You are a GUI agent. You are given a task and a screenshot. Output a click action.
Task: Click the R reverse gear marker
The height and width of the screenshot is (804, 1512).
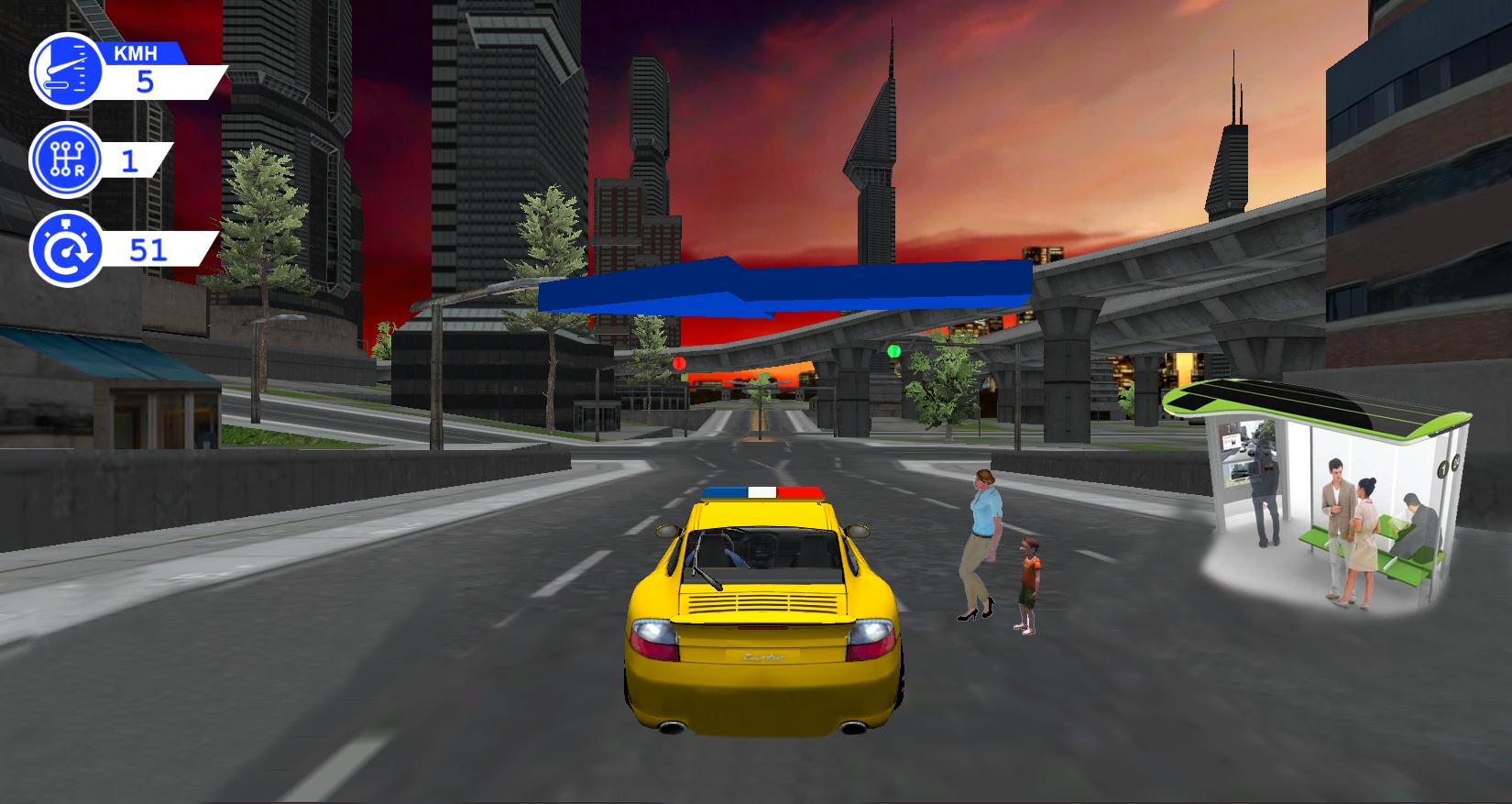click(x=79, y=172)
